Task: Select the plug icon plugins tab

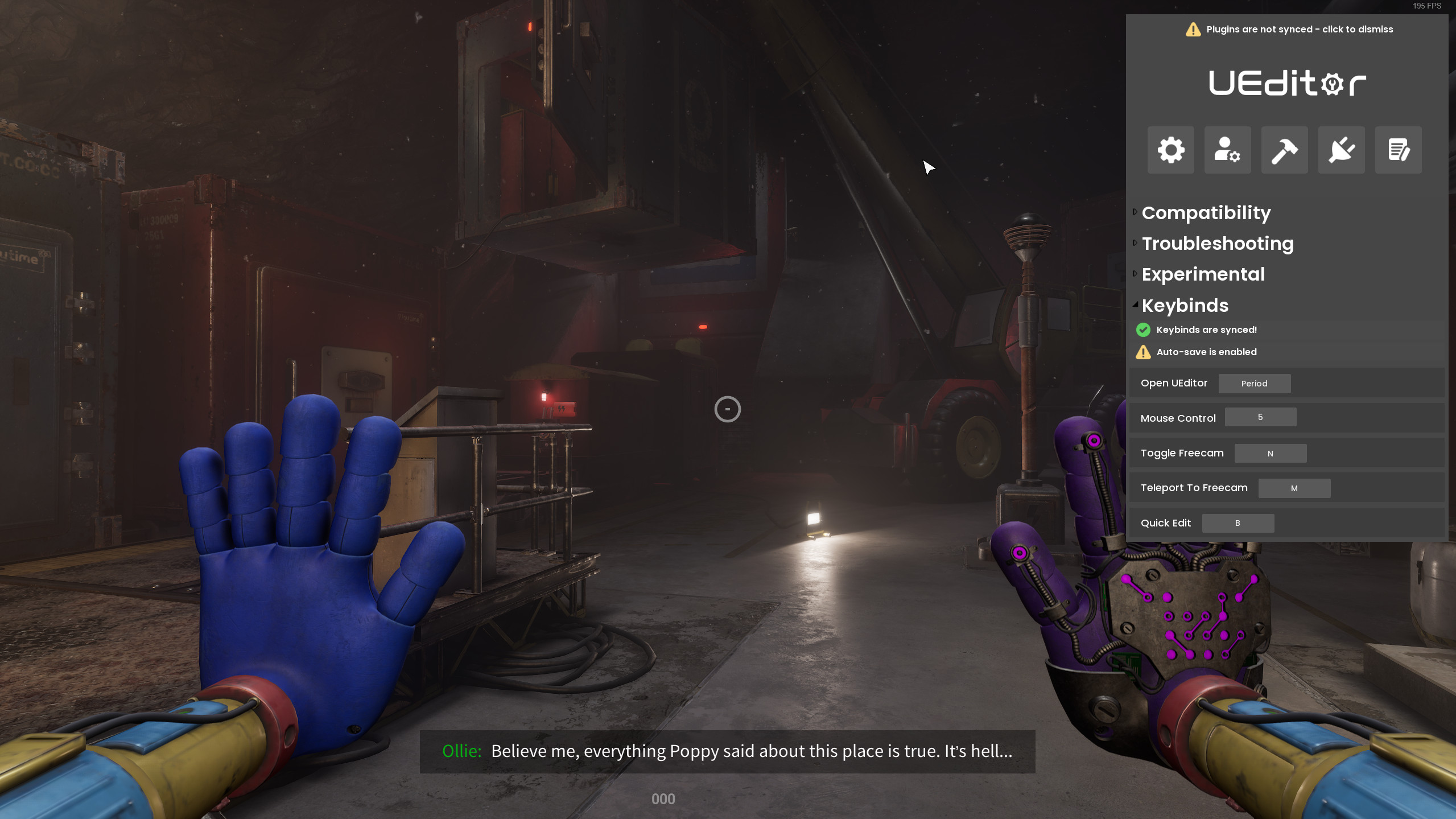Action: pyautogui.click(x=1341, y=150)
